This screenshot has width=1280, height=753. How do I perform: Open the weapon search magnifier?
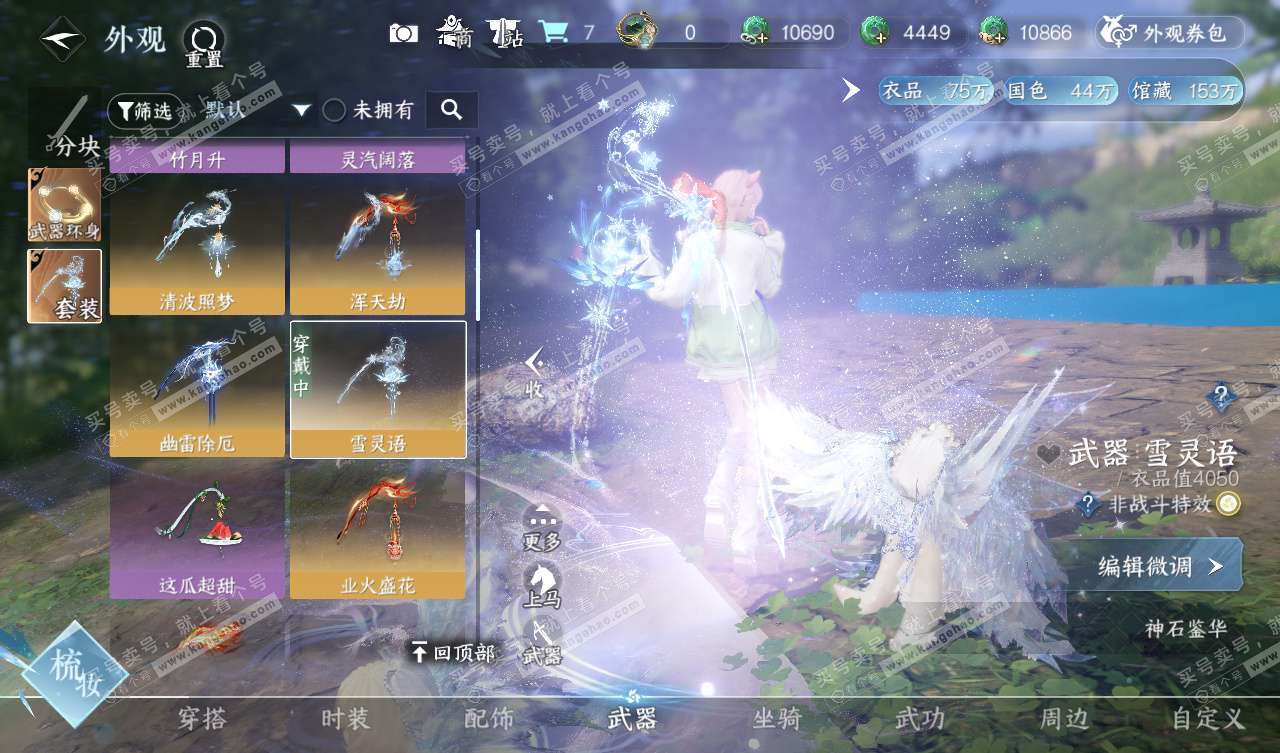pos(451,110)
